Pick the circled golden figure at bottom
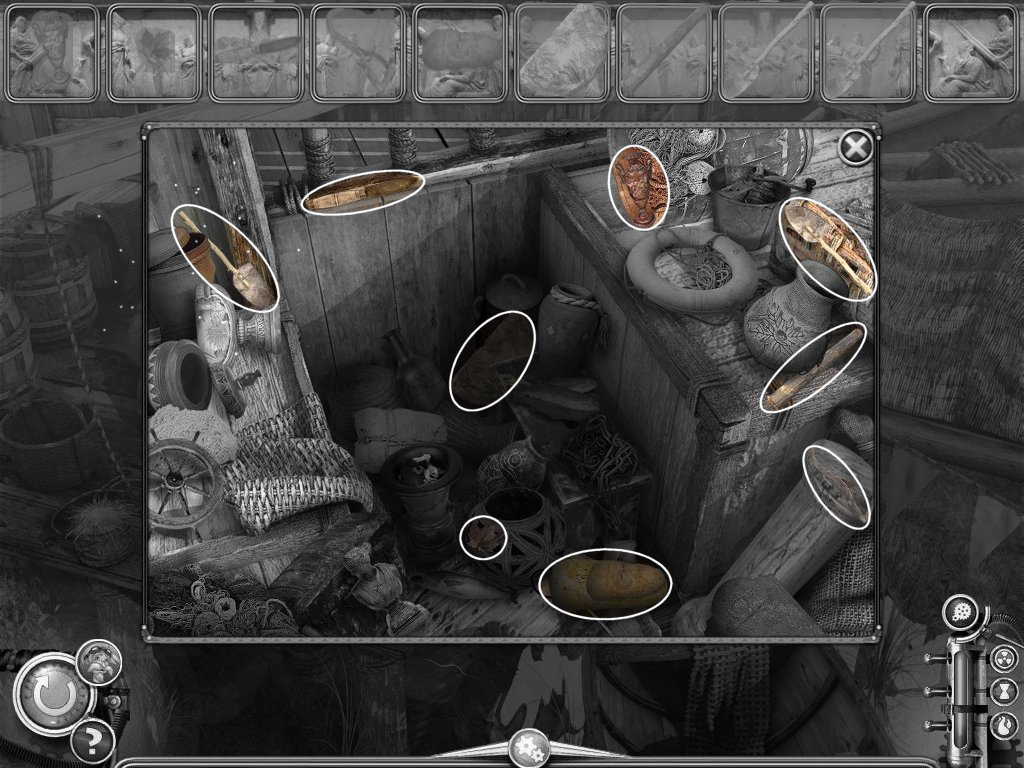Screen dimensions: 1024x768 click(x=604, y=584)
